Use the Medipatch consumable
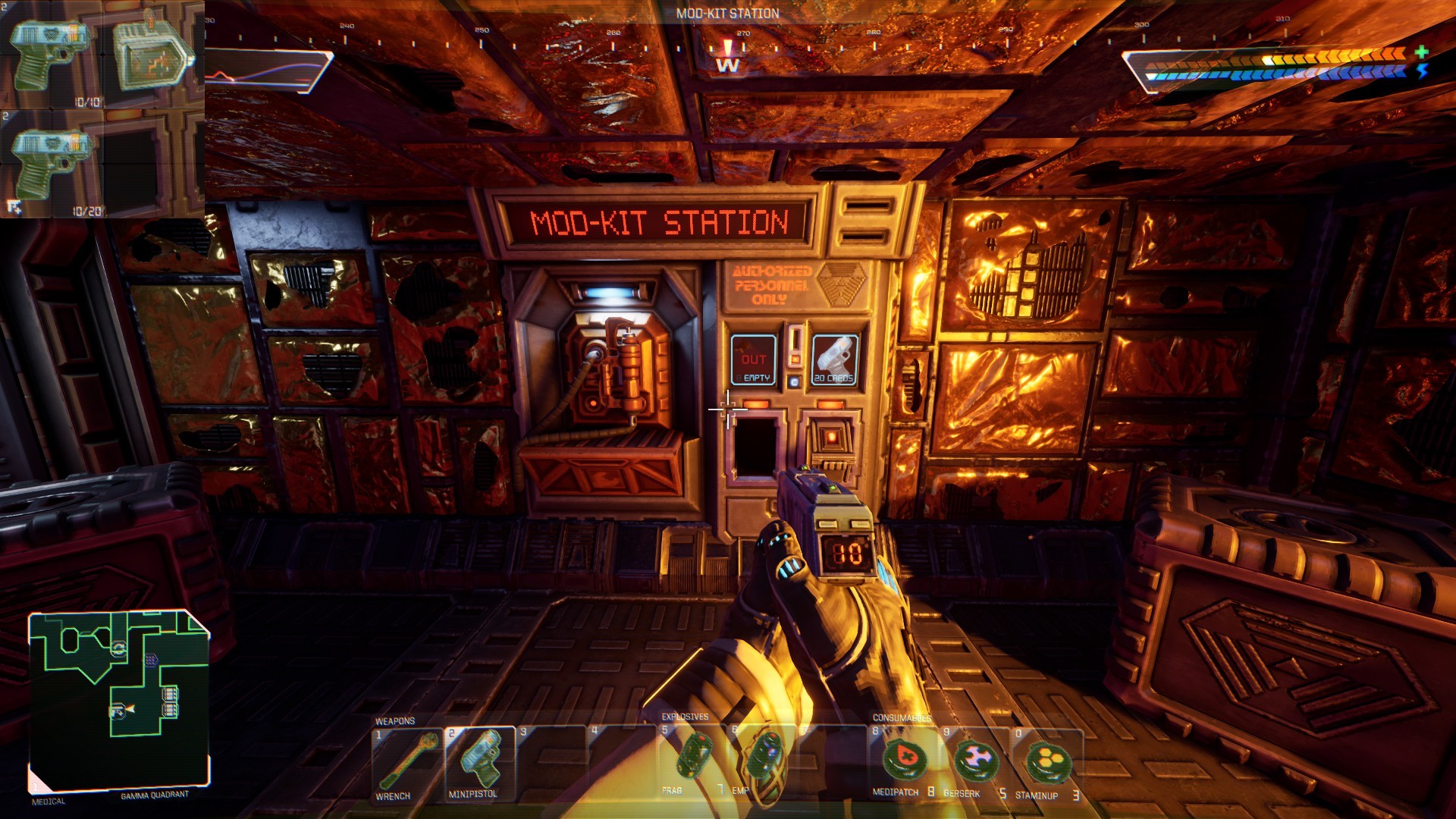This screenshot has height=819, width=1456. point(901,760)
